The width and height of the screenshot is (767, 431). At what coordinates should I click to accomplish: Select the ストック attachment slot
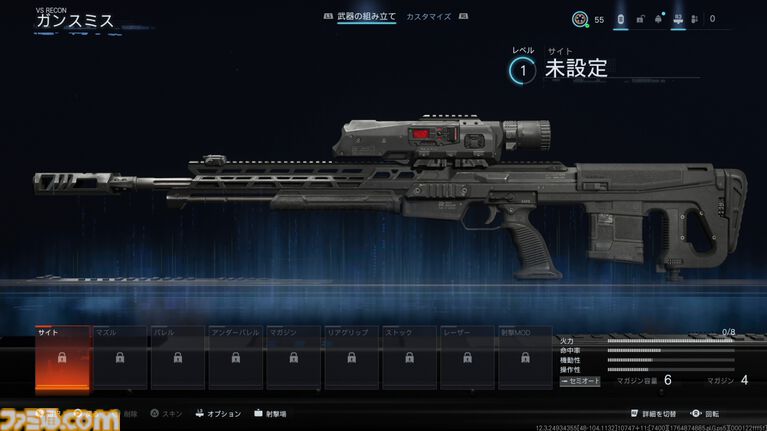(409, 357)
